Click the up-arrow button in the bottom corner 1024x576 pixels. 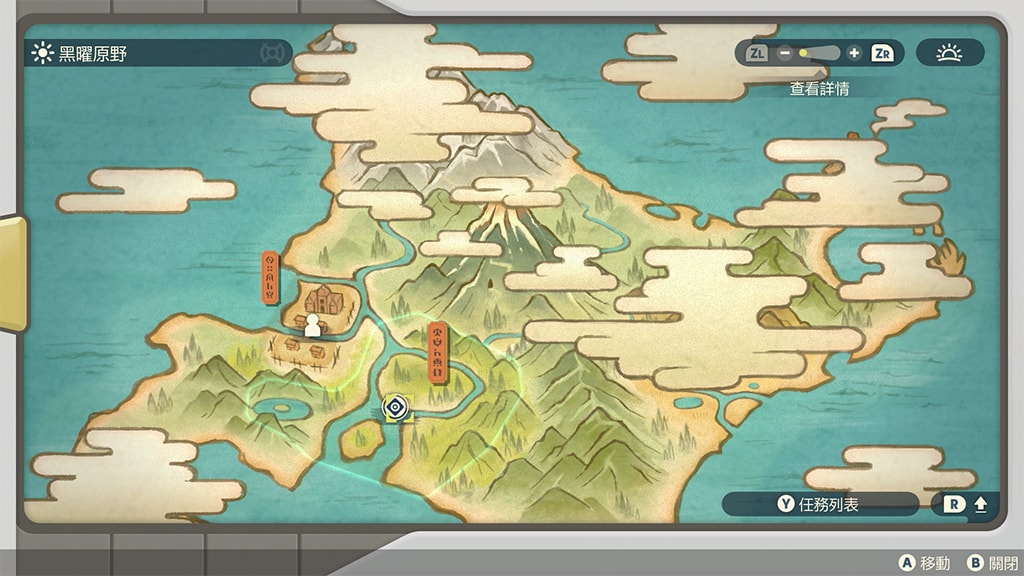click(980, 504)
